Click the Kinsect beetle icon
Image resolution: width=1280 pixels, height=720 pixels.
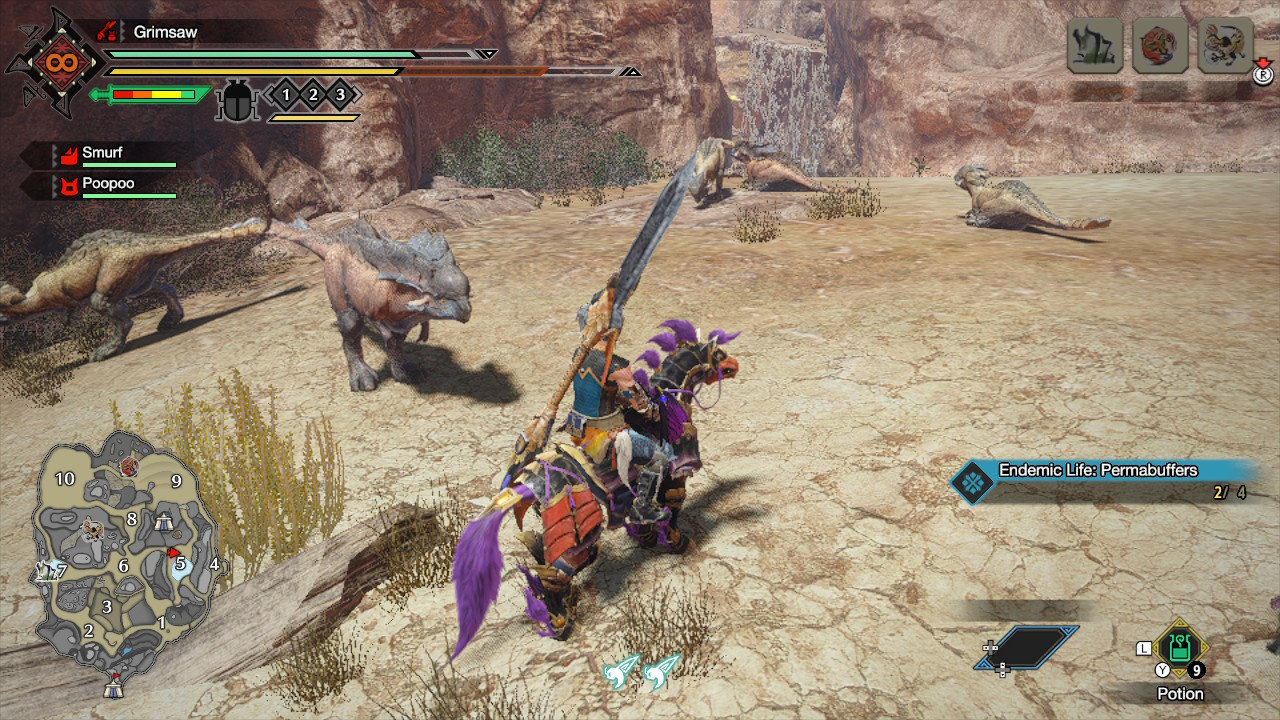[237, 99]
